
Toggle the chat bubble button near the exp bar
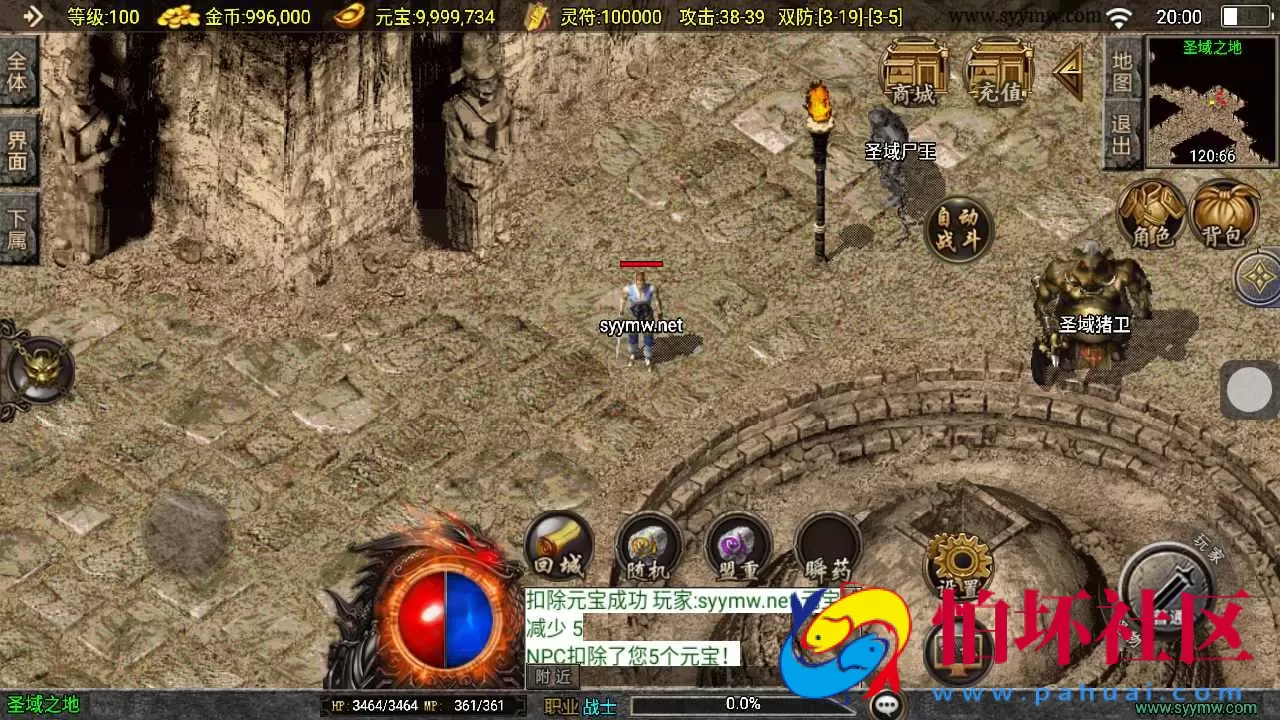click(x=886, y=706)
